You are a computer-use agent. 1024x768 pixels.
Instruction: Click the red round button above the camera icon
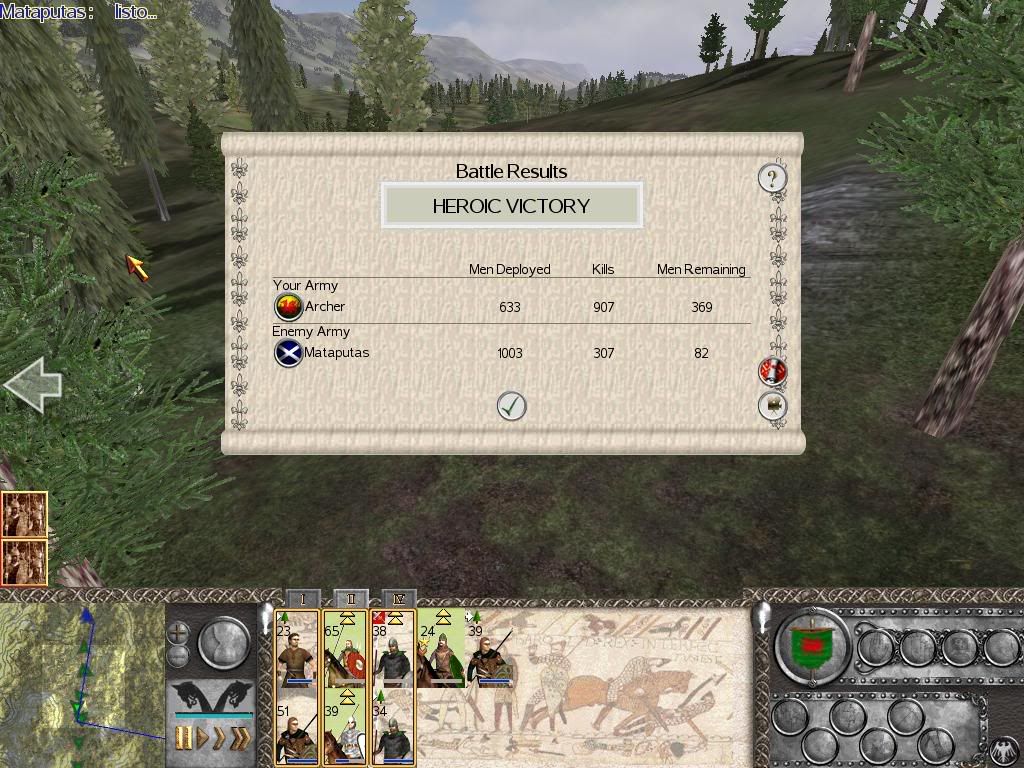[x=772, y=371]
